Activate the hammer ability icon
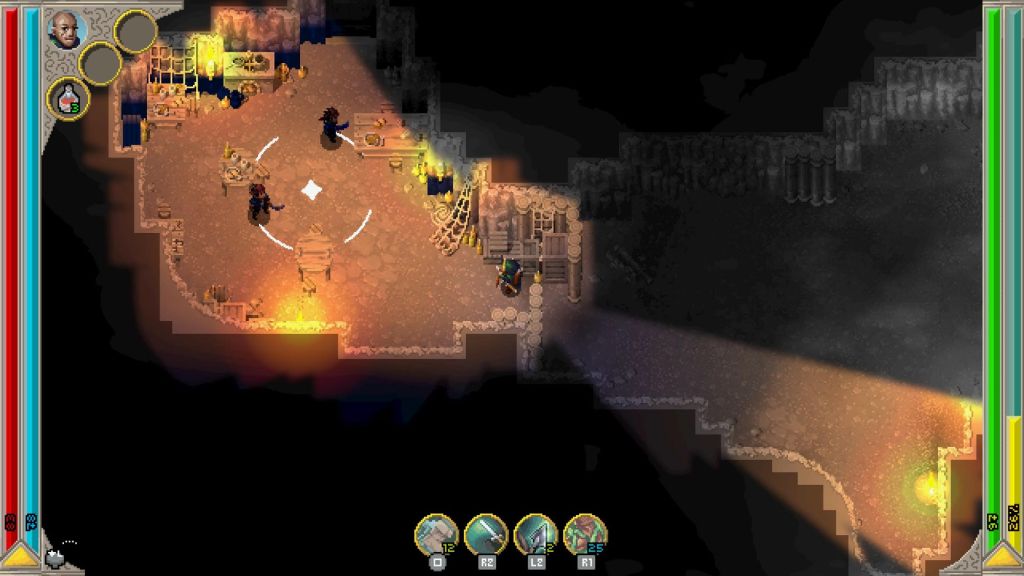1024x576 pixels. 436,534
